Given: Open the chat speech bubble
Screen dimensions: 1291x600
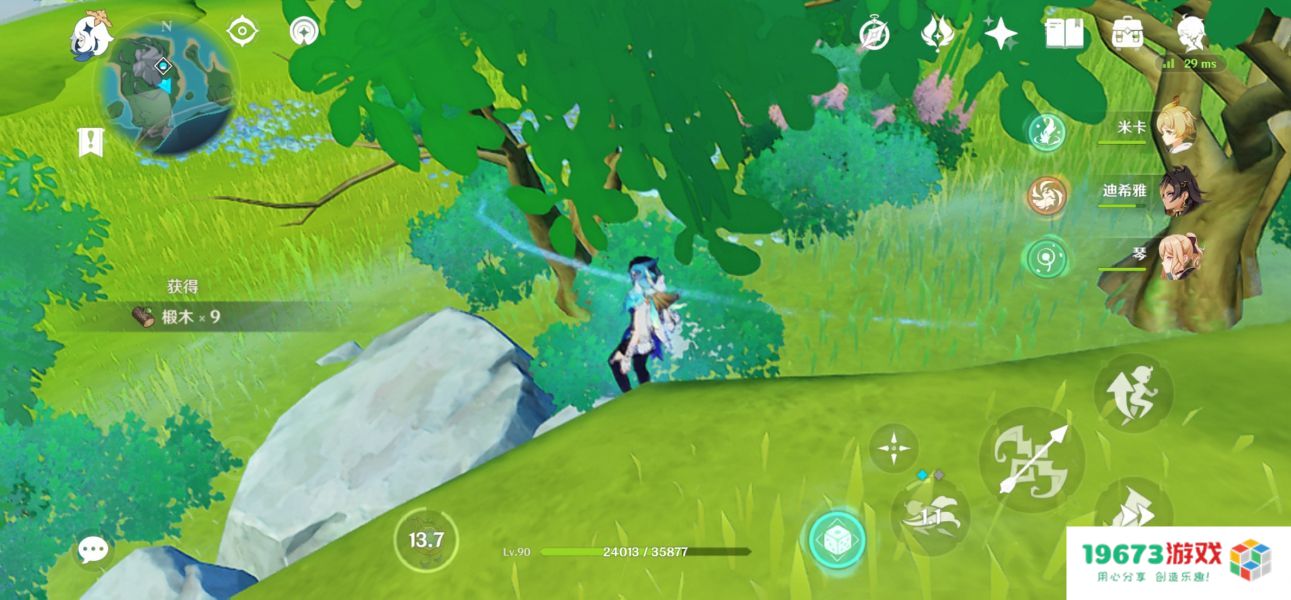Looking at the screenshot, I should tap(94, 549).
